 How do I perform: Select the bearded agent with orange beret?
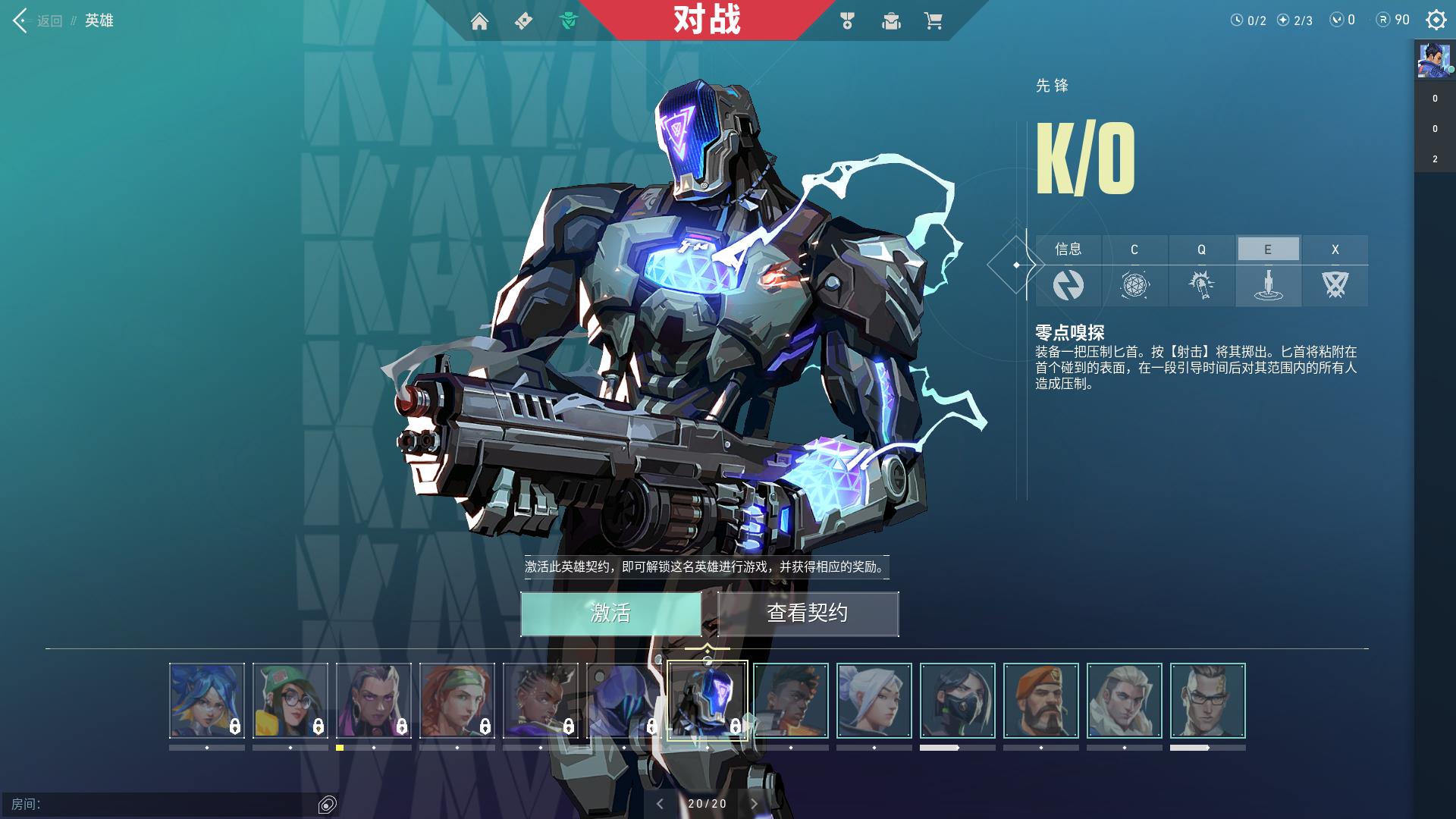[1041, 701]
